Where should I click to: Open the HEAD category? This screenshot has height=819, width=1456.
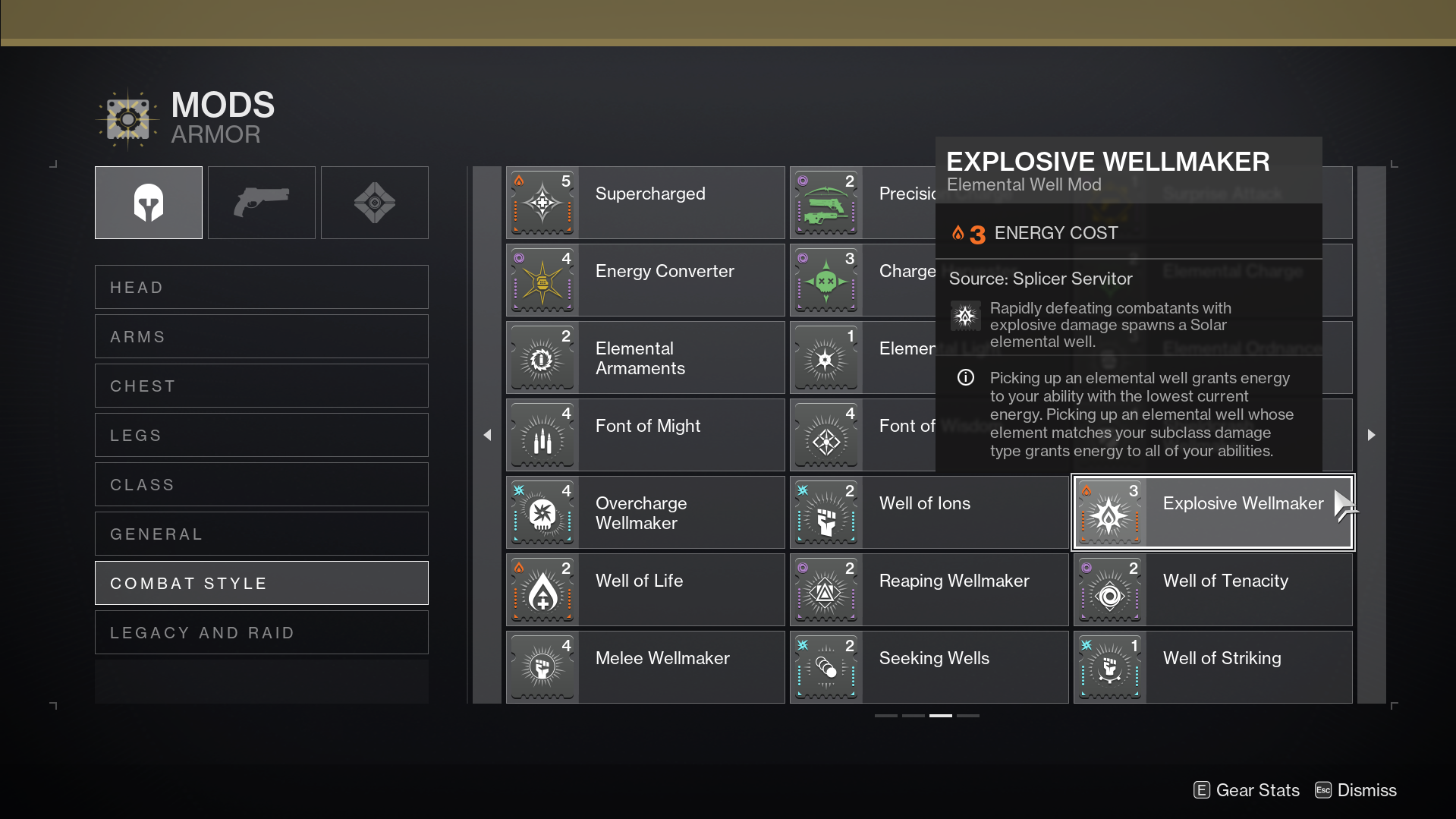[x=261, y=287]
